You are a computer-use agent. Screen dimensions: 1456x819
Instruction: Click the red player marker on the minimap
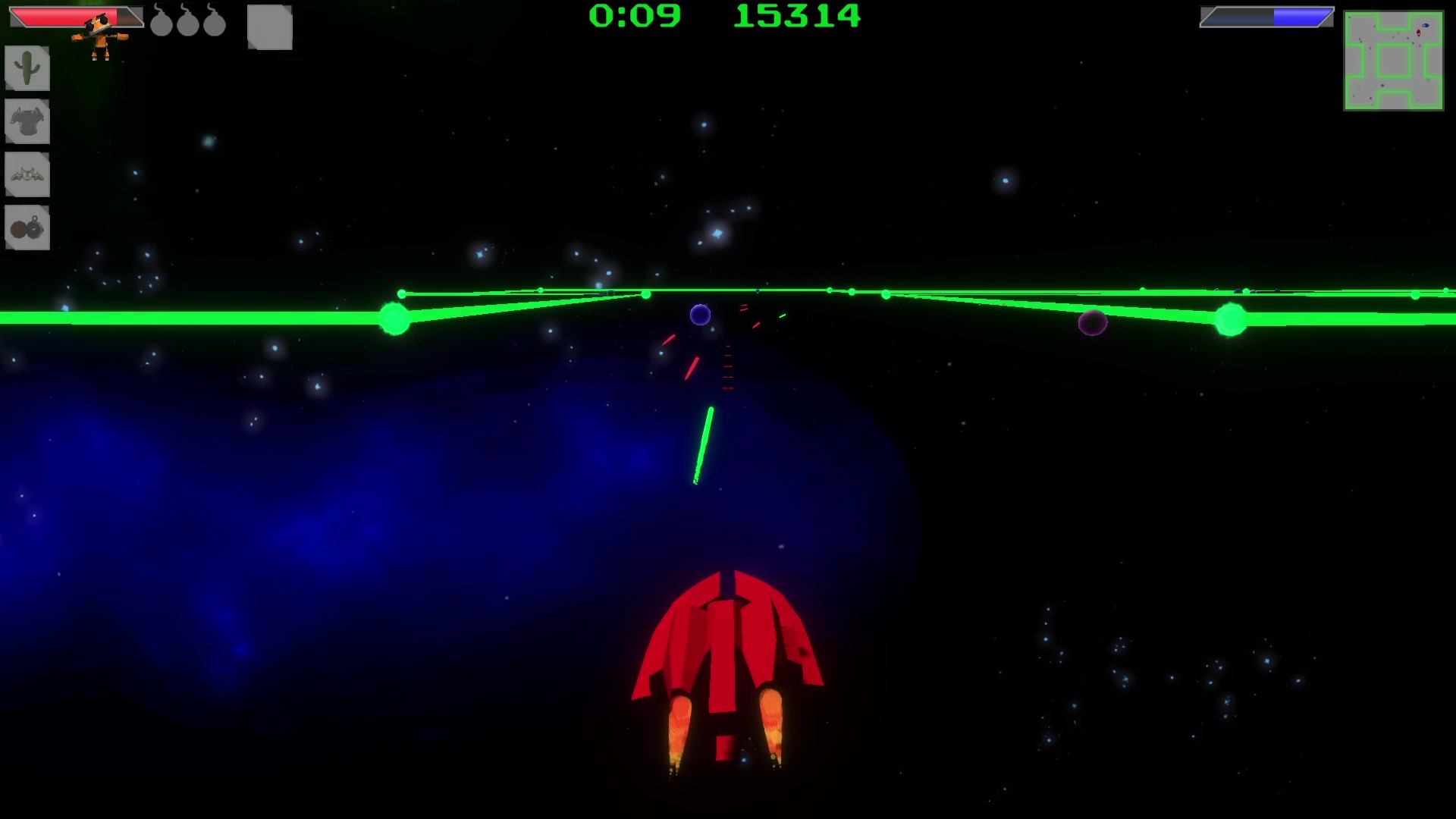[x=1419, y=32]
